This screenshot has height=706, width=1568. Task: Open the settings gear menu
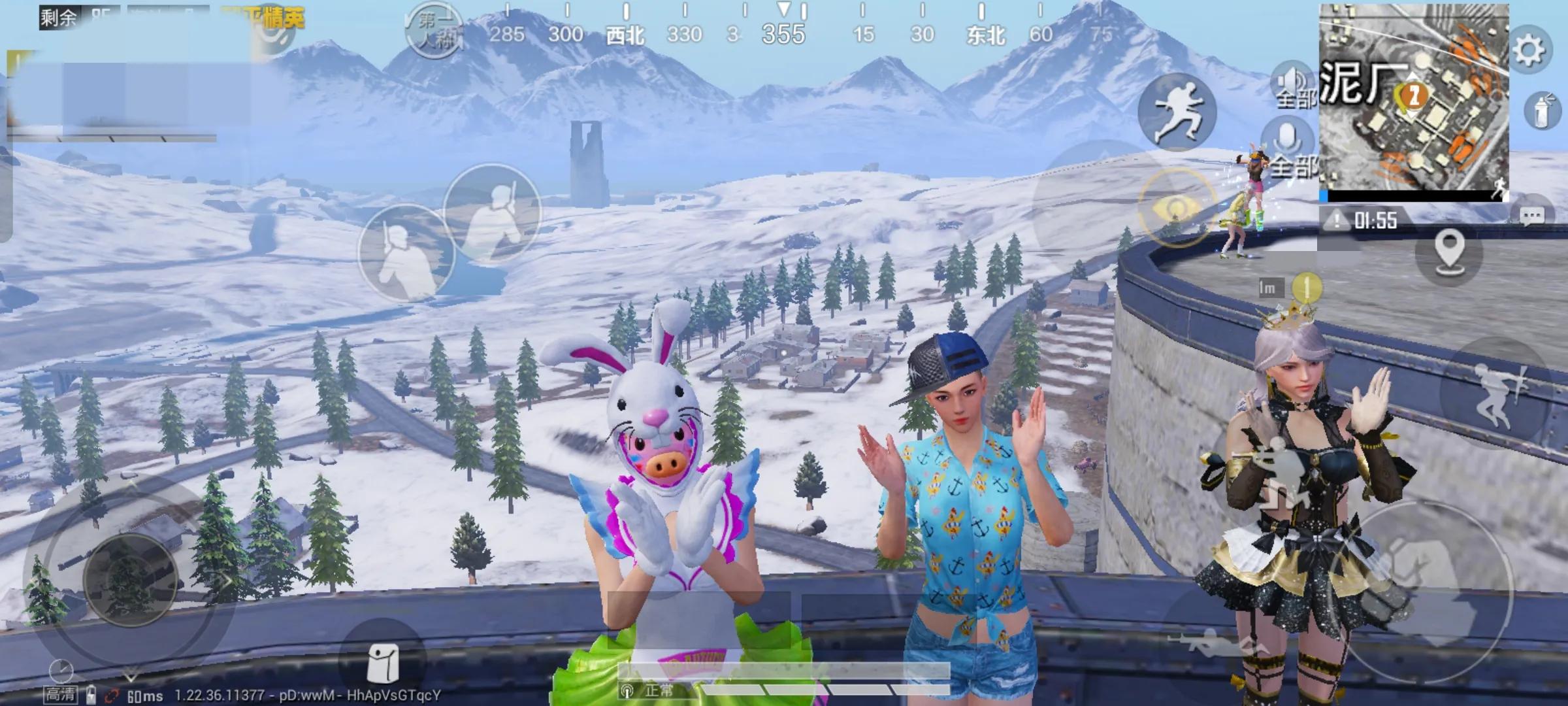click(1529, 50)
